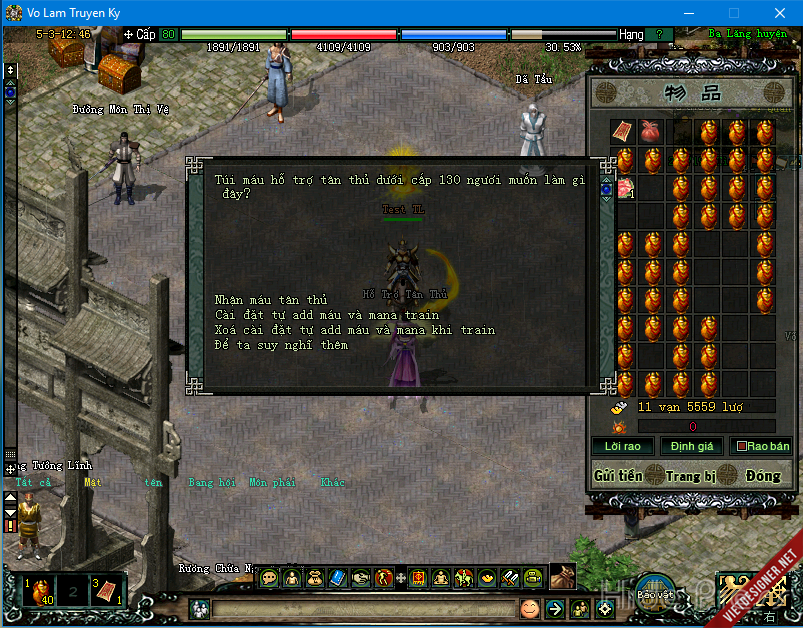The width and height of the screenshot is (803, 628).
Task: Click Gửi tiền to deposit money
Action: pyautogui.click(x=617, y=476)
